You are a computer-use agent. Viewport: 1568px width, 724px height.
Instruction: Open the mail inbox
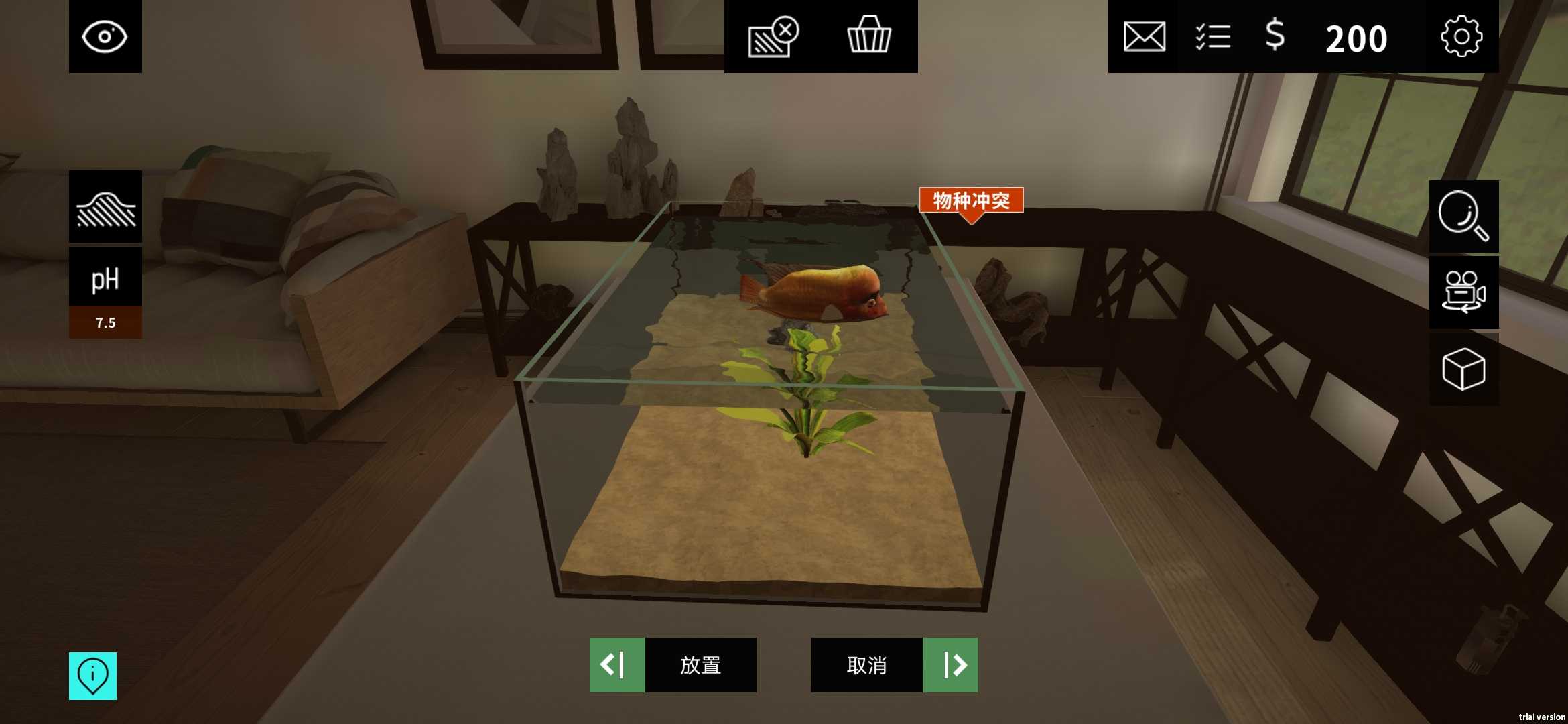click(x=1143, y=37)
